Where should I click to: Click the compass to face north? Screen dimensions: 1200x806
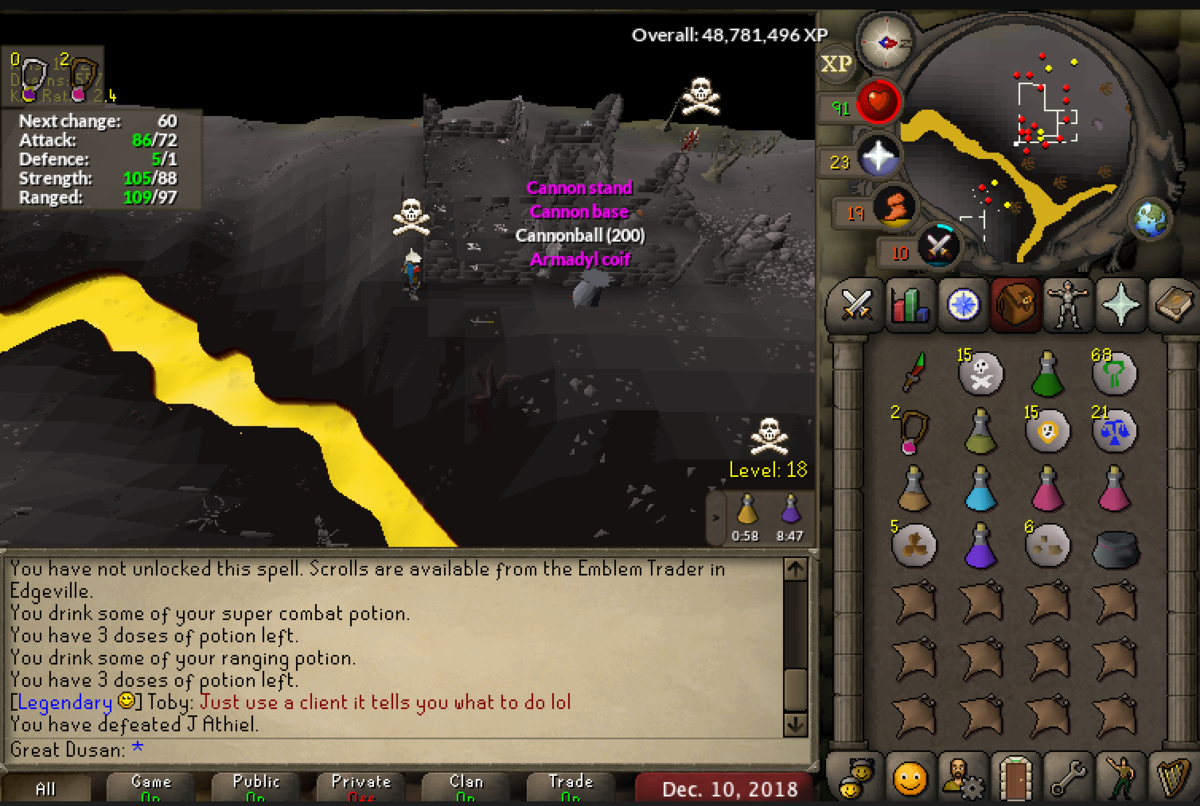click(886, 42)
